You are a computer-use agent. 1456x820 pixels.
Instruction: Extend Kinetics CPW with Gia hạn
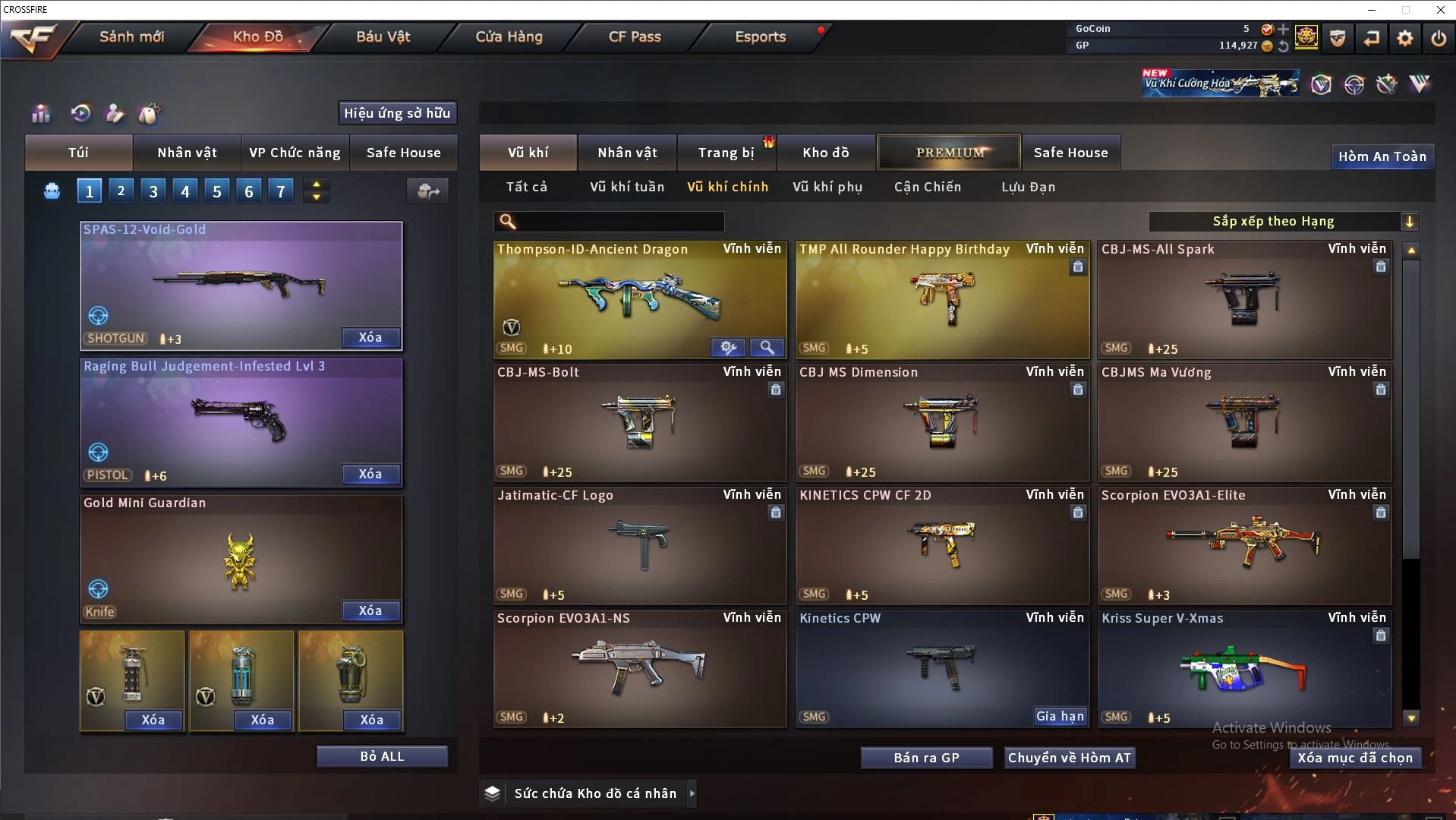(1060, 716)
